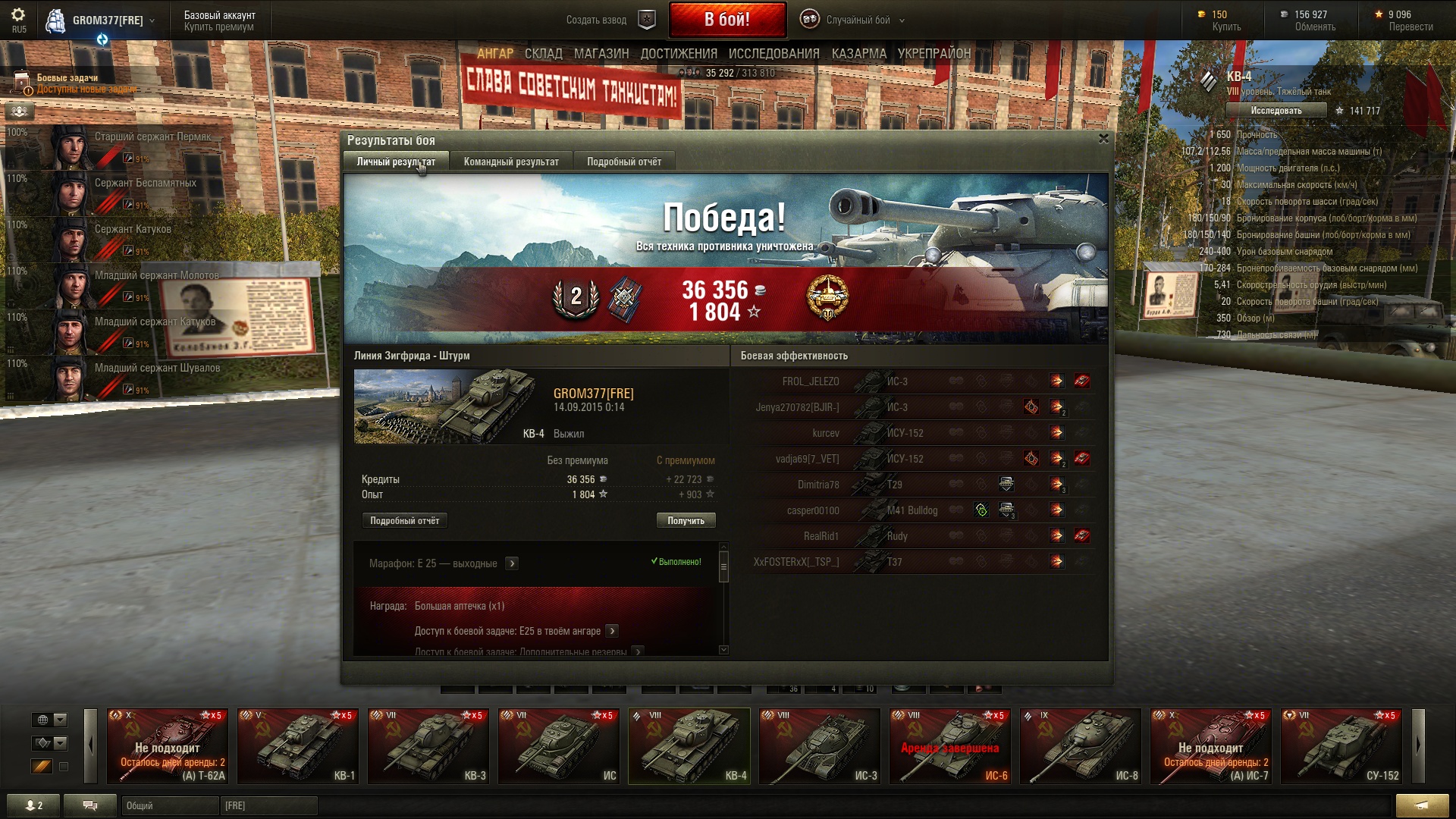Open the Достижения page

tap(679, 54)
